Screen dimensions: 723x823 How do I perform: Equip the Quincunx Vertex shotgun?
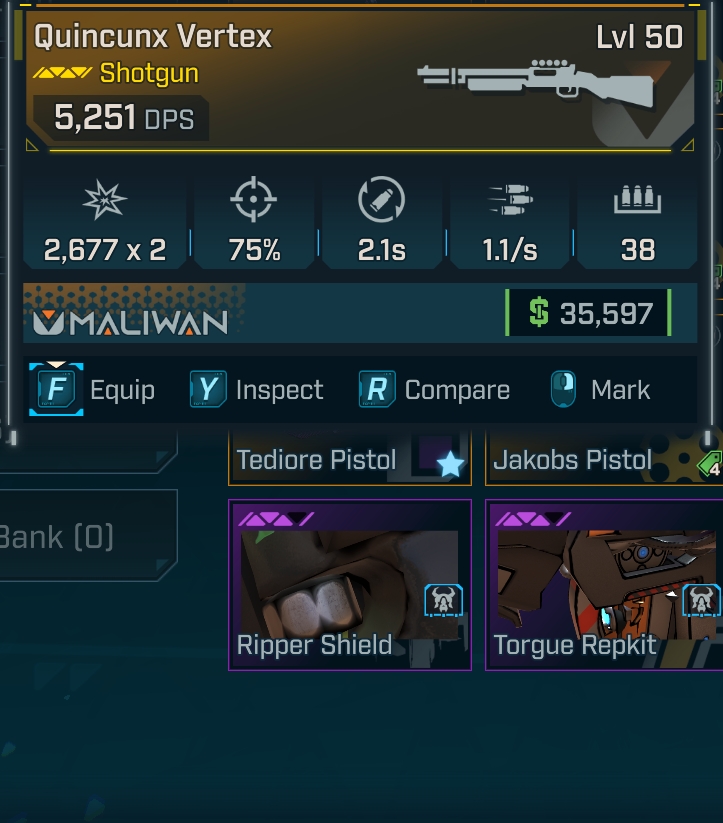(93, 390)
